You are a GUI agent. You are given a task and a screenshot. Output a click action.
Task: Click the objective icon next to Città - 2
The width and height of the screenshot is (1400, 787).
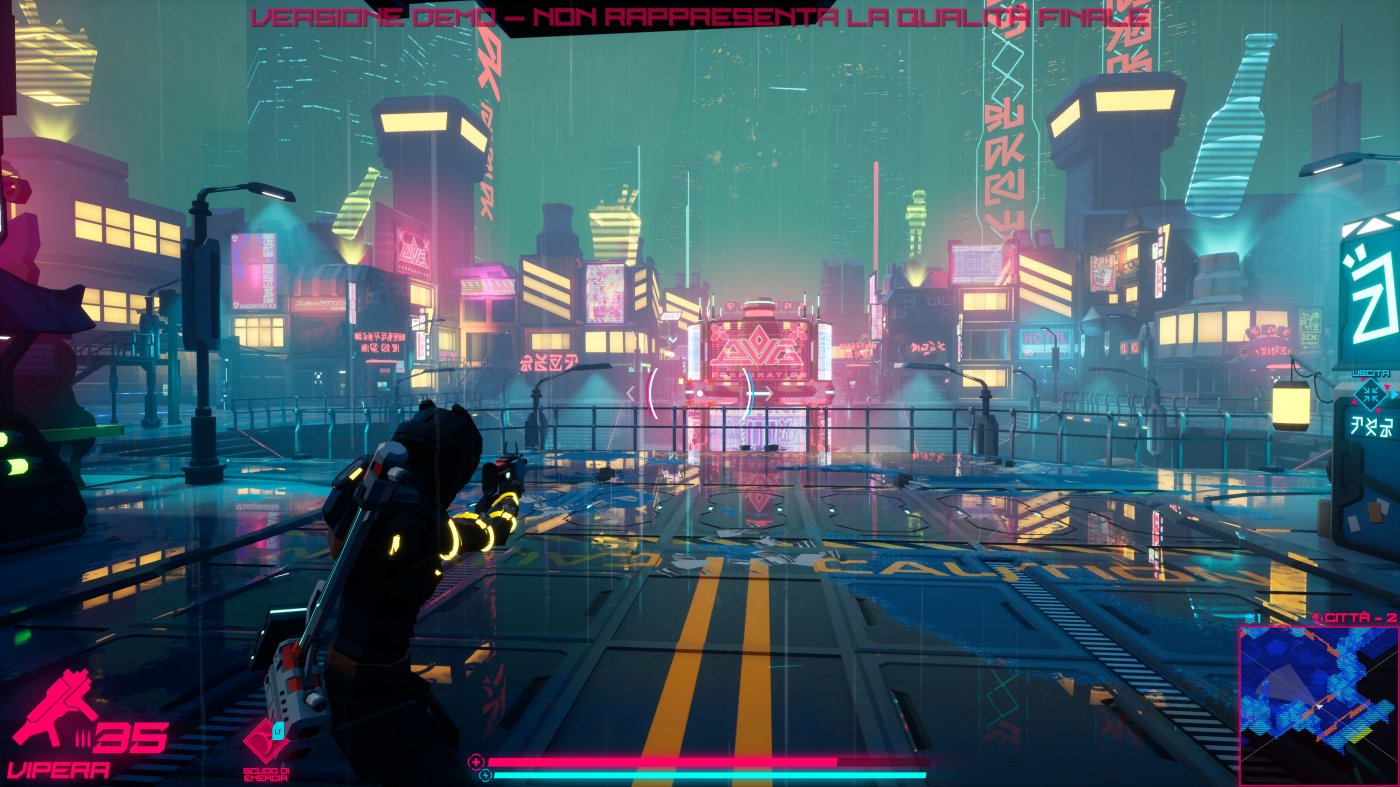1318,616
